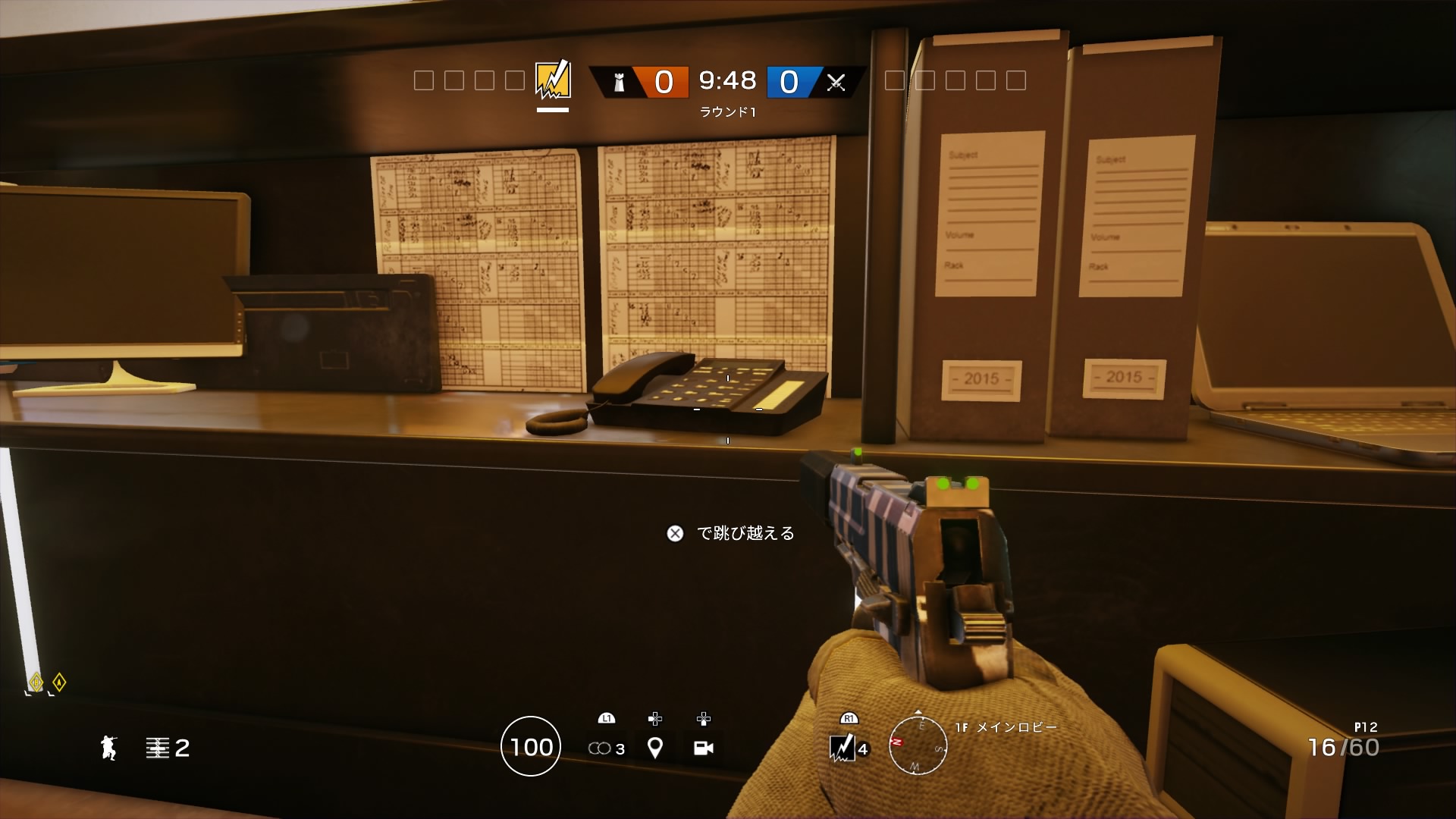Open the camera view icon next to the ping marker

704,746
